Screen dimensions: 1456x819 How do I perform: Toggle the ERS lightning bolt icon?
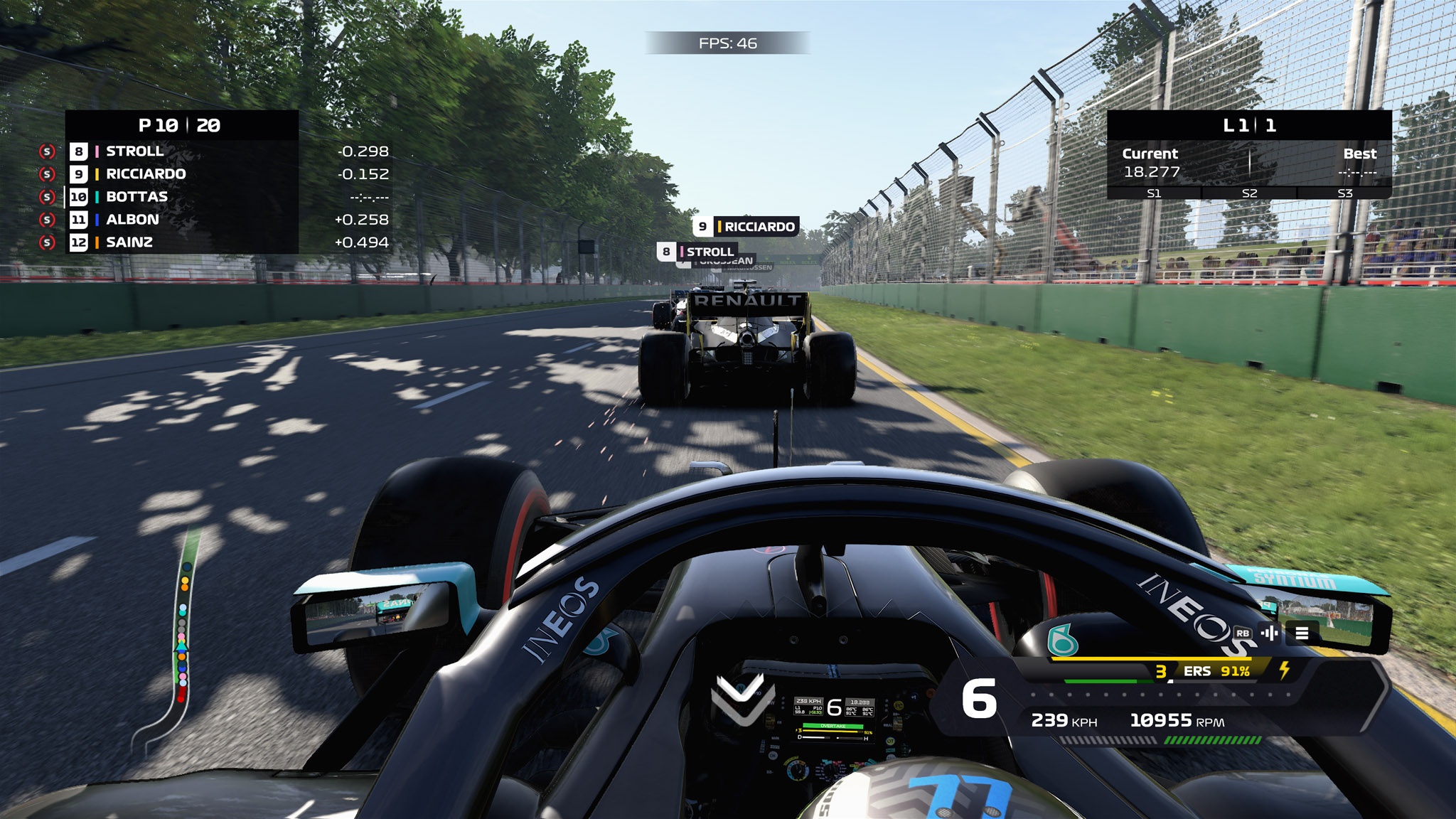coord(1285,670)
